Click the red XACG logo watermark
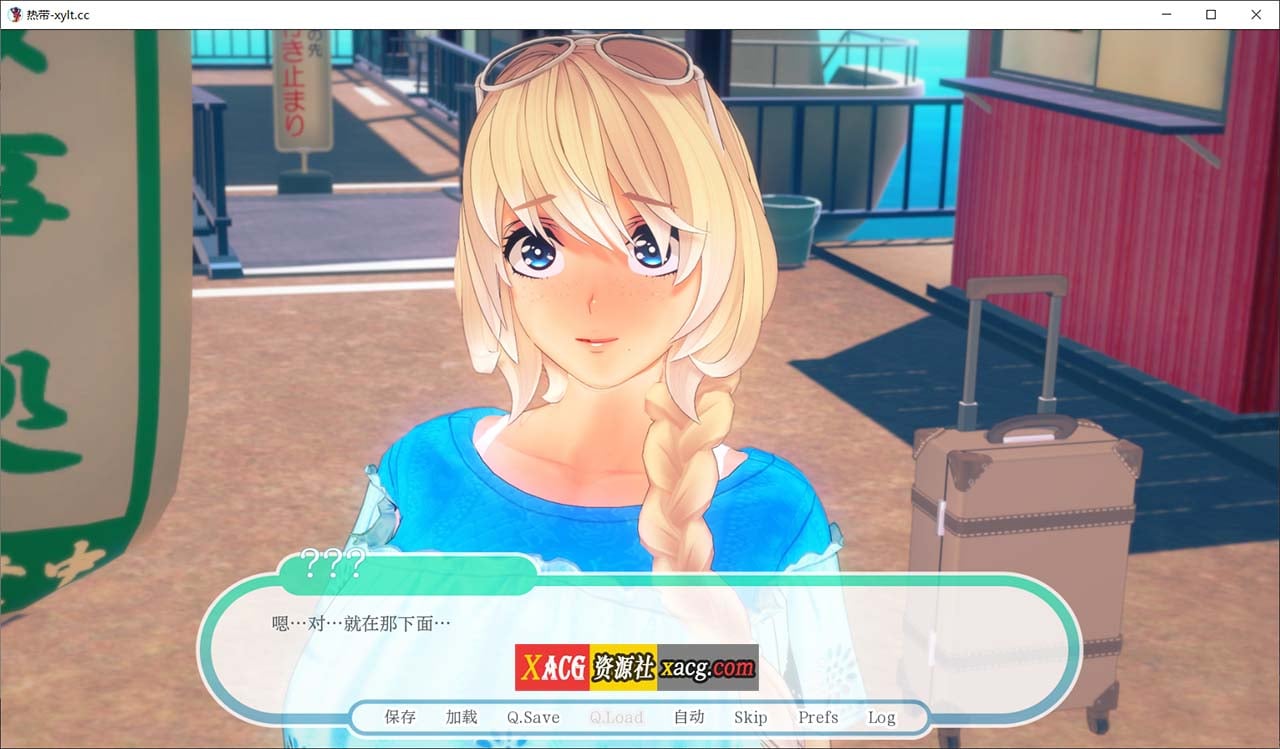Image resolution: width=1280 pixels, height=749 pixels. [551, 666]
